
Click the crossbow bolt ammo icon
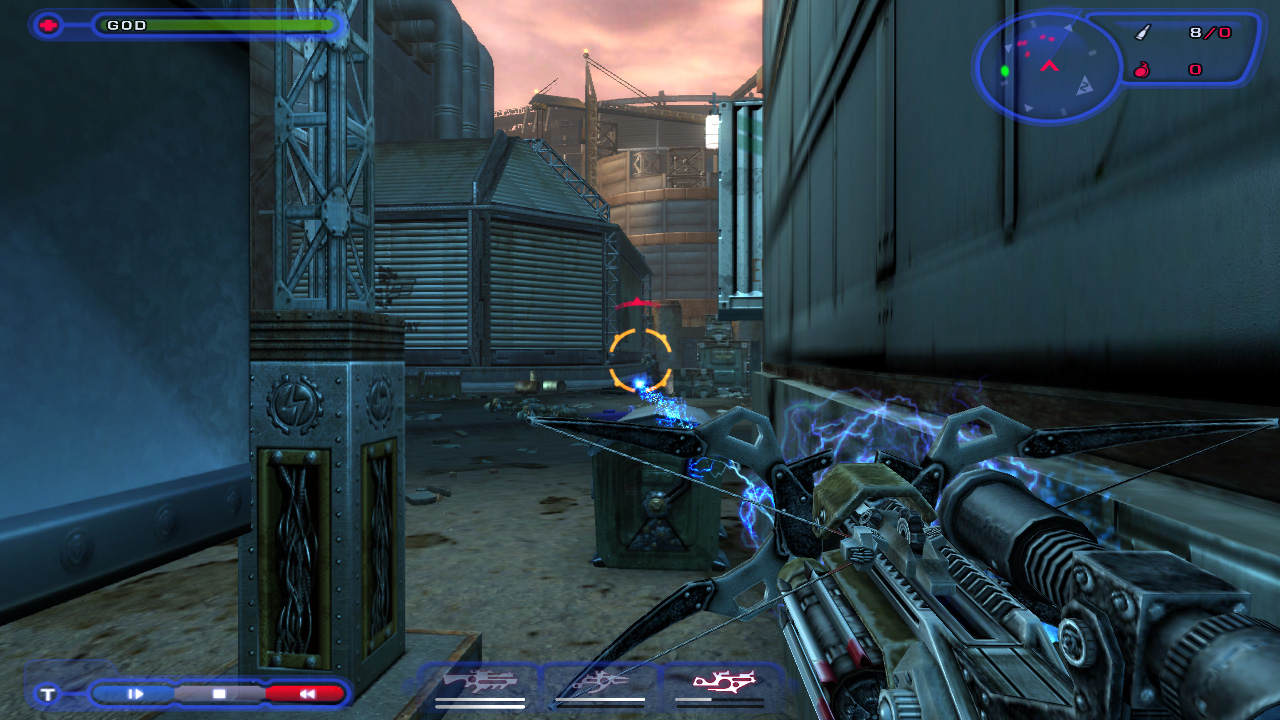(x=1143, y=33)
